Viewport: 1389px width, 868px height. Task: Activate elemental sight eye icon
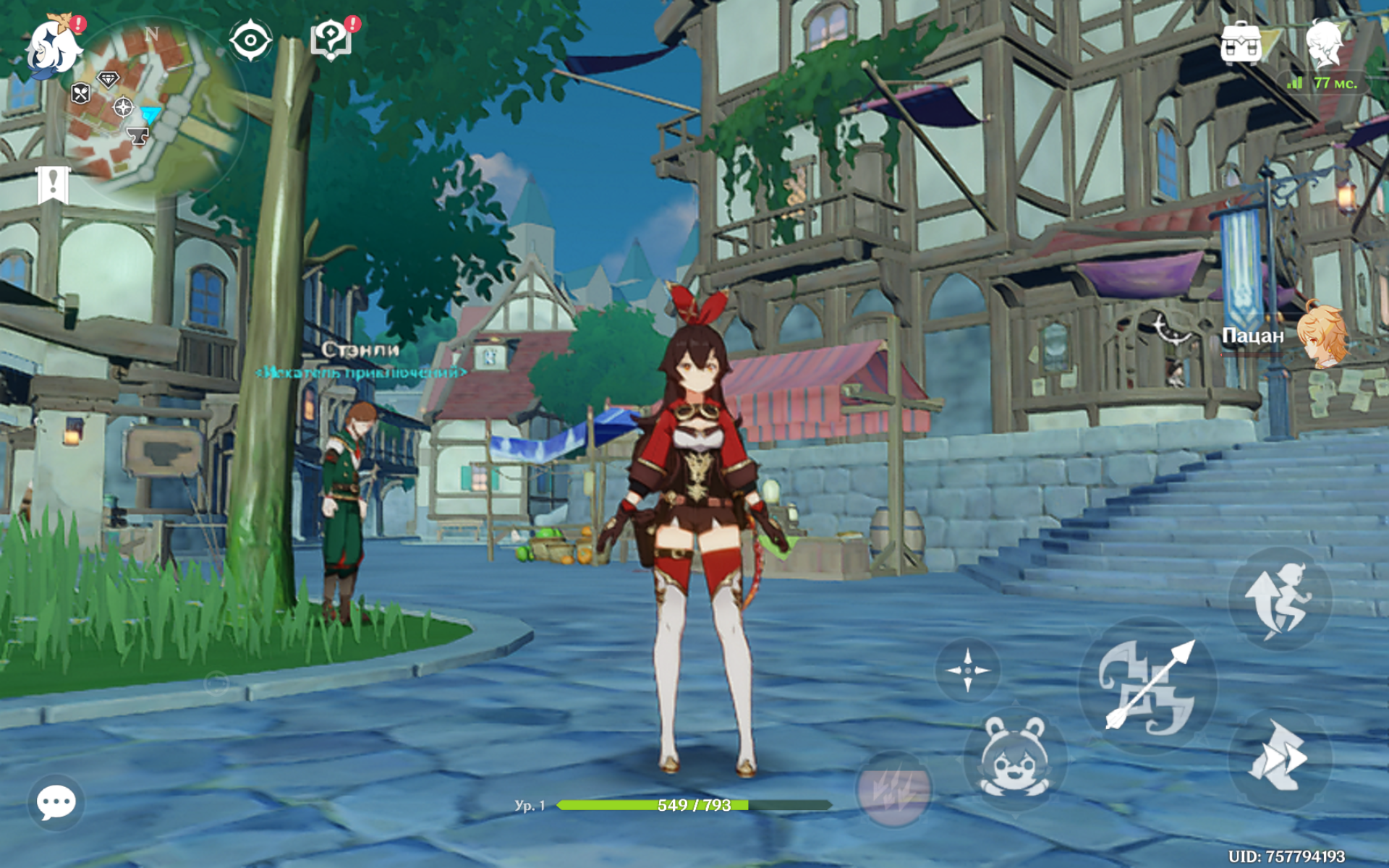pyautogui.click(x=250, y=40)
